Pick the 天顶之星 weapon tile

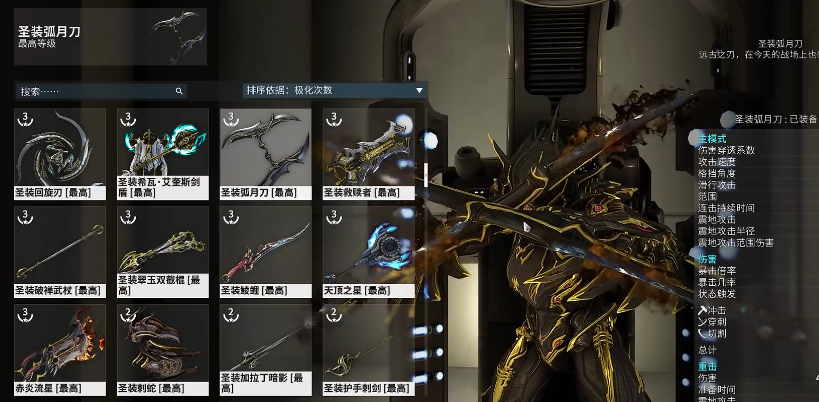pos(367,250)
